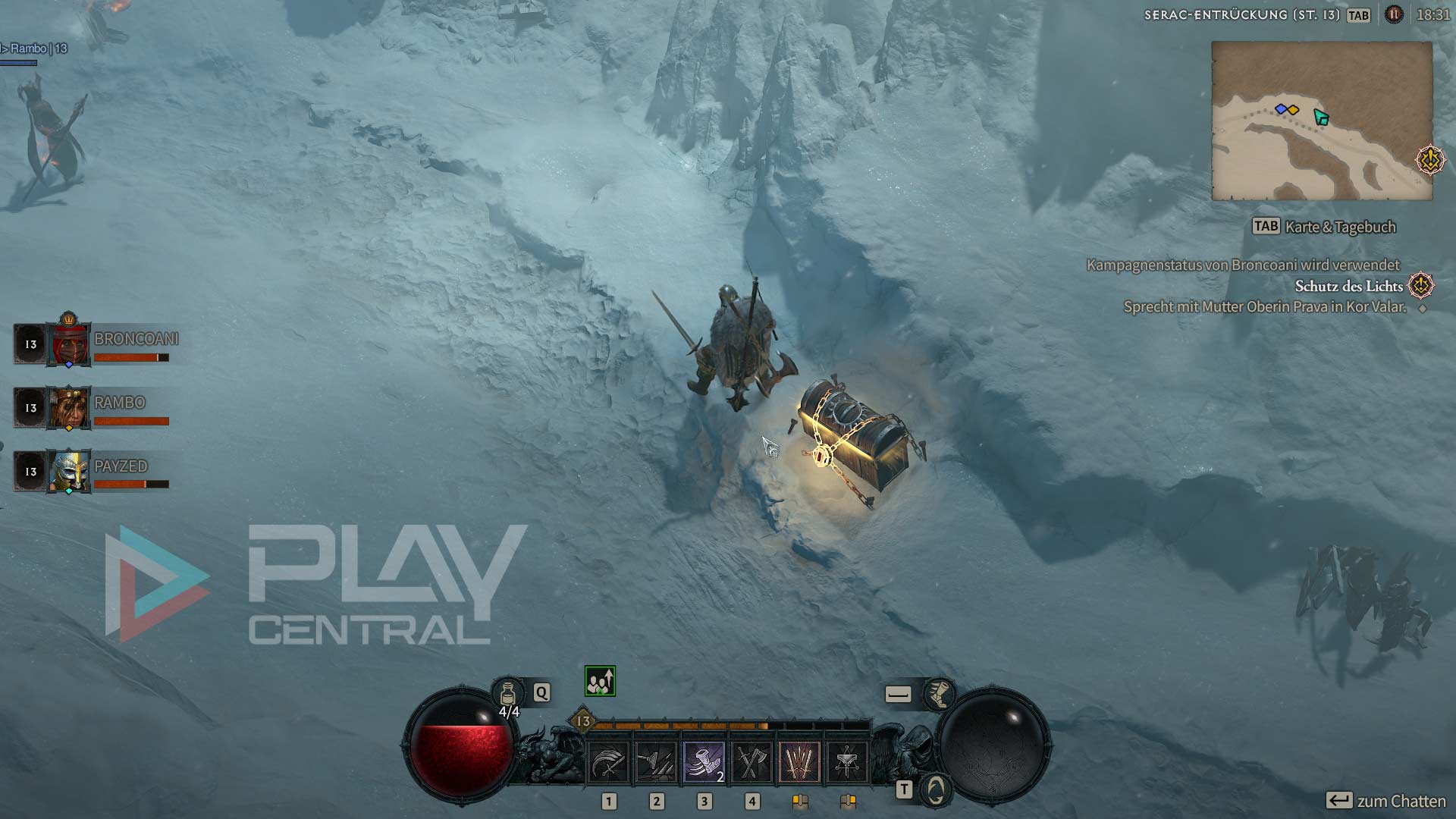
Task: Click the green party buff icon
Action: [600, 681]
